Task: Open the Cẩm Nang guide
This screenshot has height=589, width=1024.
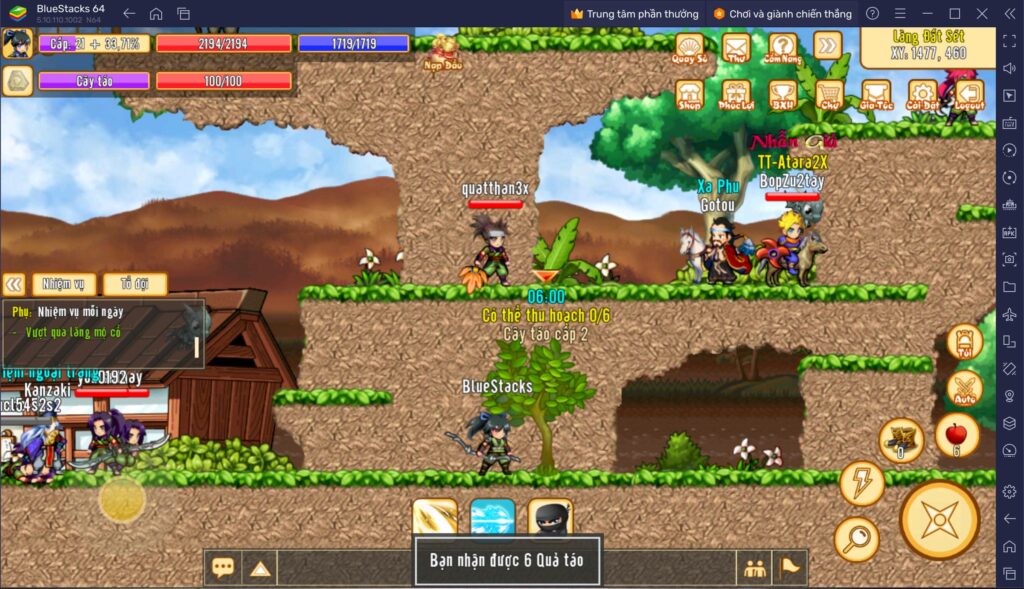Action: 782,47
